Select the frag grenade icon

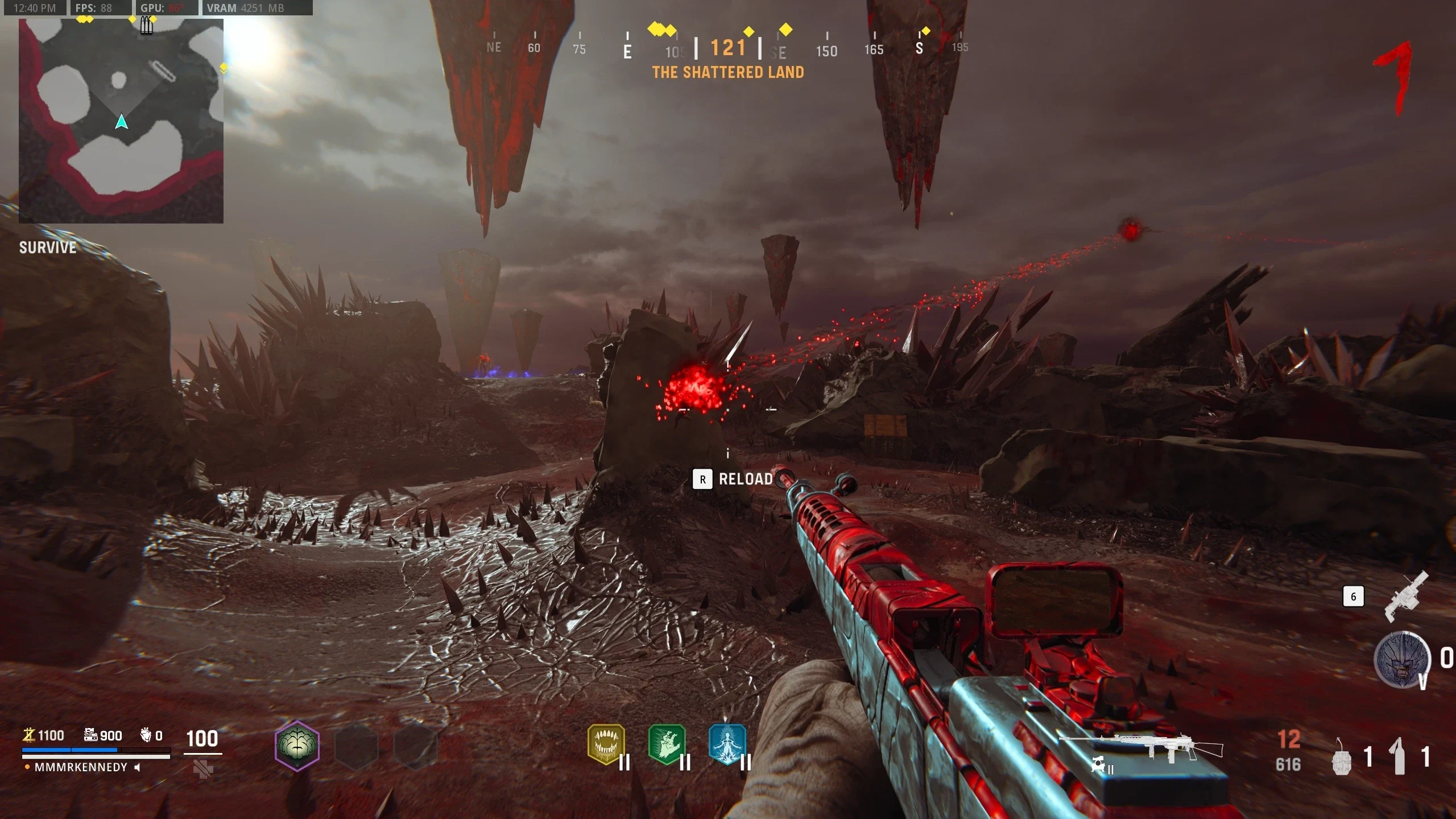pyautogui.click(x=1342, y=758)
